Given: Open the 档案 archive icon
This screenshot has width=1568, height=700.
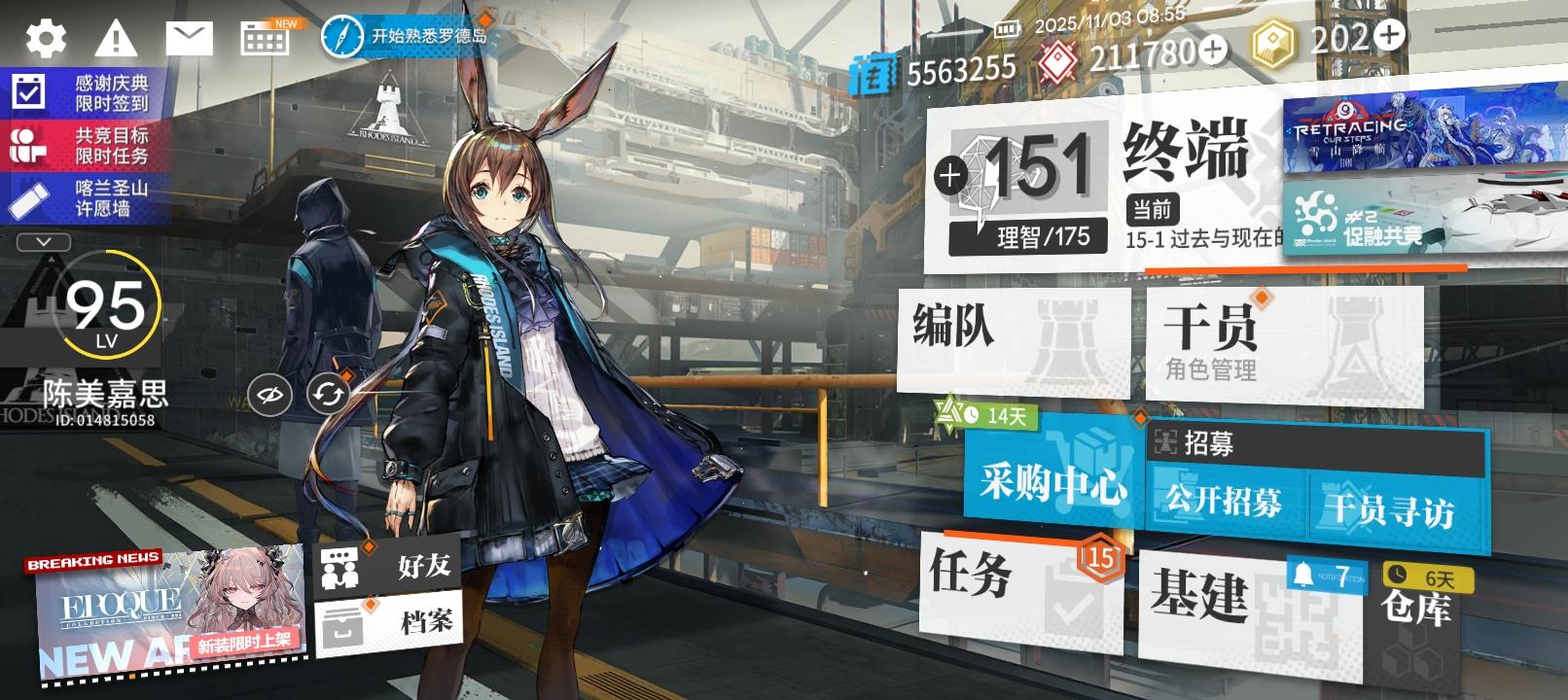Looking at the screenshot, I should [340, 620].
